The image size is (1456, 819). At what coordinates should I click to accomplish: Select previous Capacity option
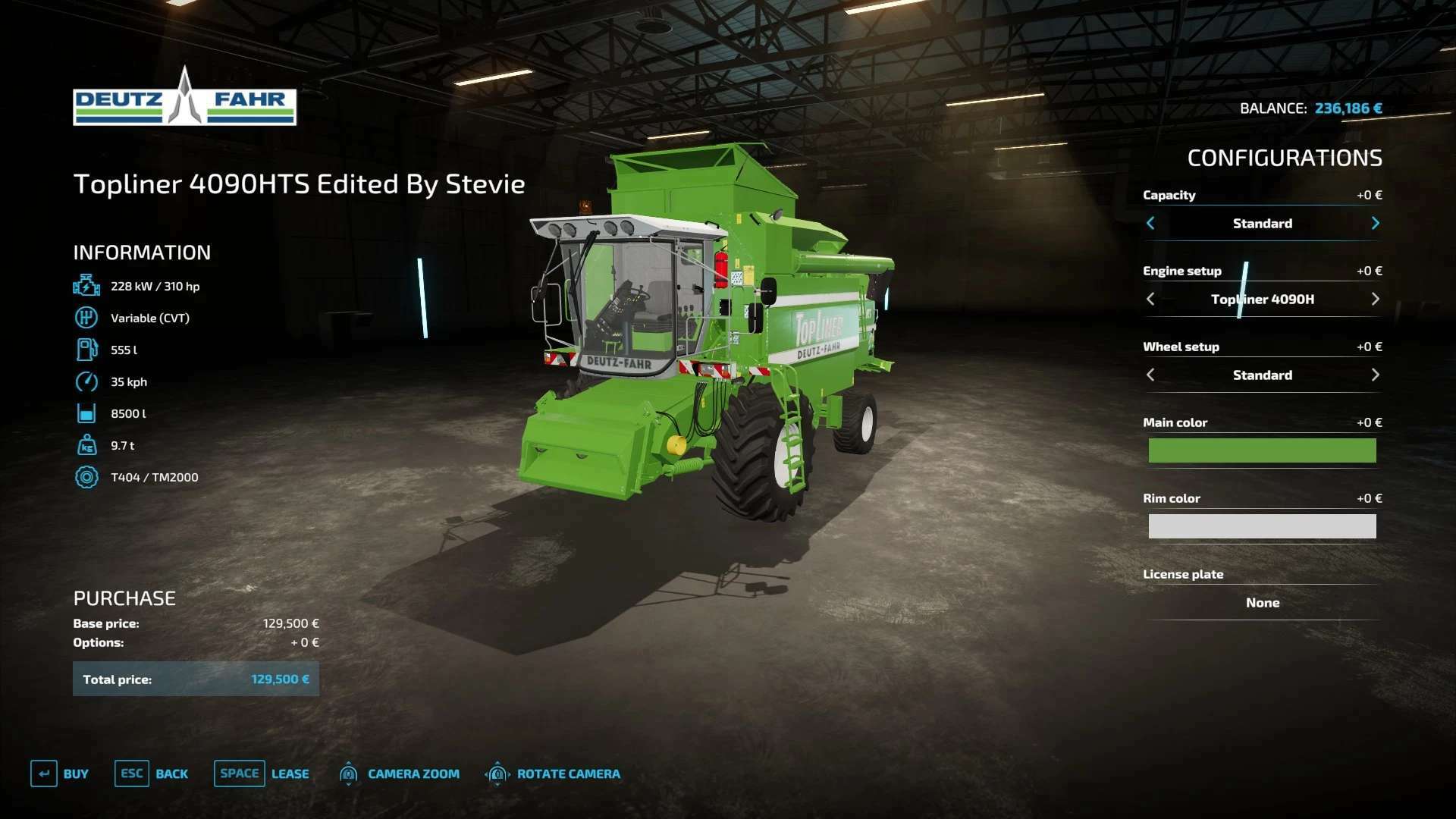pyautogui.click(x=1150, y=223)
